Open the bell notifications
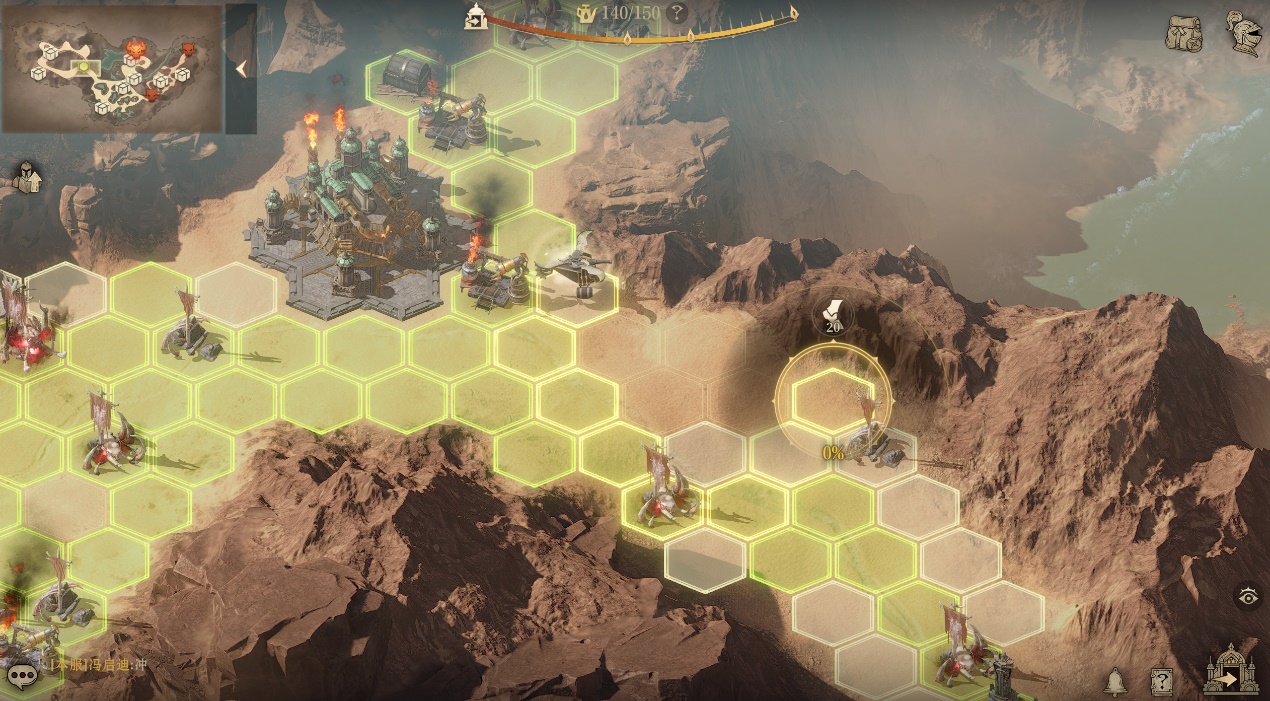Image resolution: width=1270 pixels, height=701 pixels. [1114, 682]
